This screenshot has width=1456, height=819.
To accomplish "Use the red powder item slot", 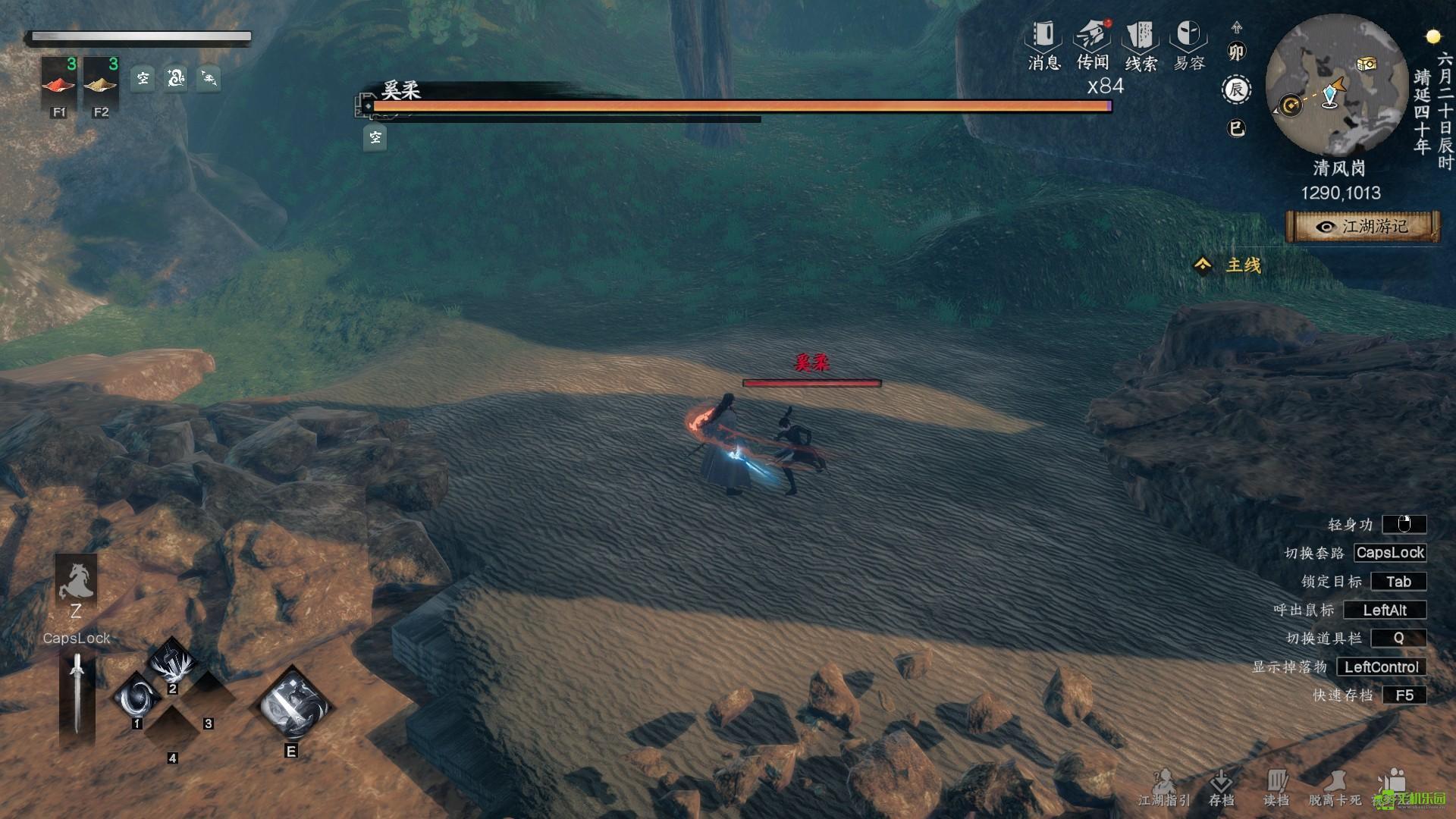I will tap(59, 82).
